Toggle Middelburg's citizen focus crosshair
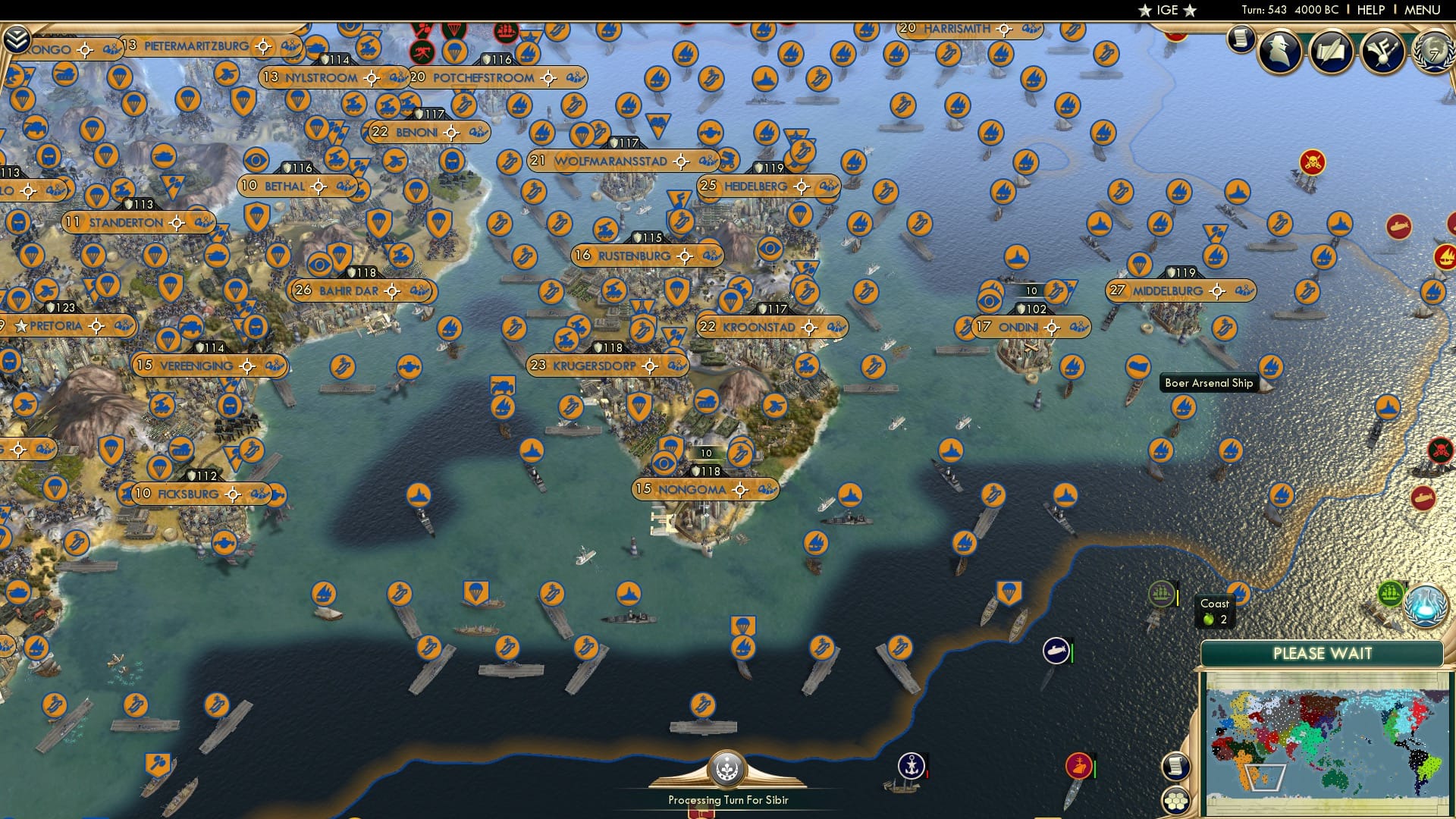This screenshot has height=819, width=1456. pos(1219,290)
